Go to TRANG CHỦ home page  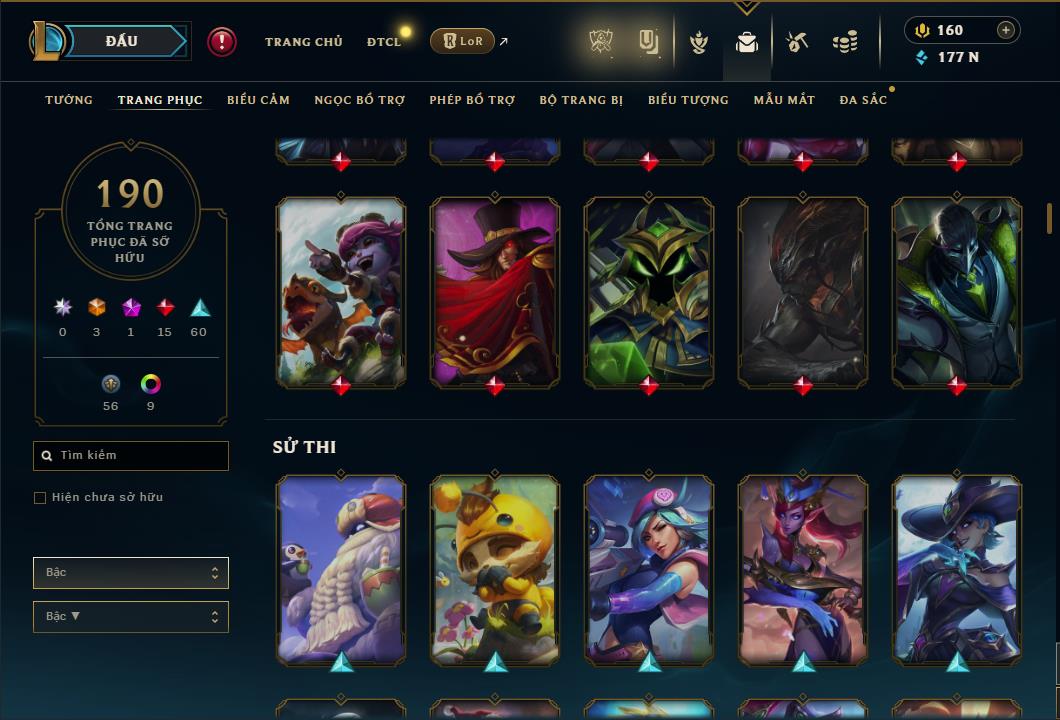pos(303,42)
